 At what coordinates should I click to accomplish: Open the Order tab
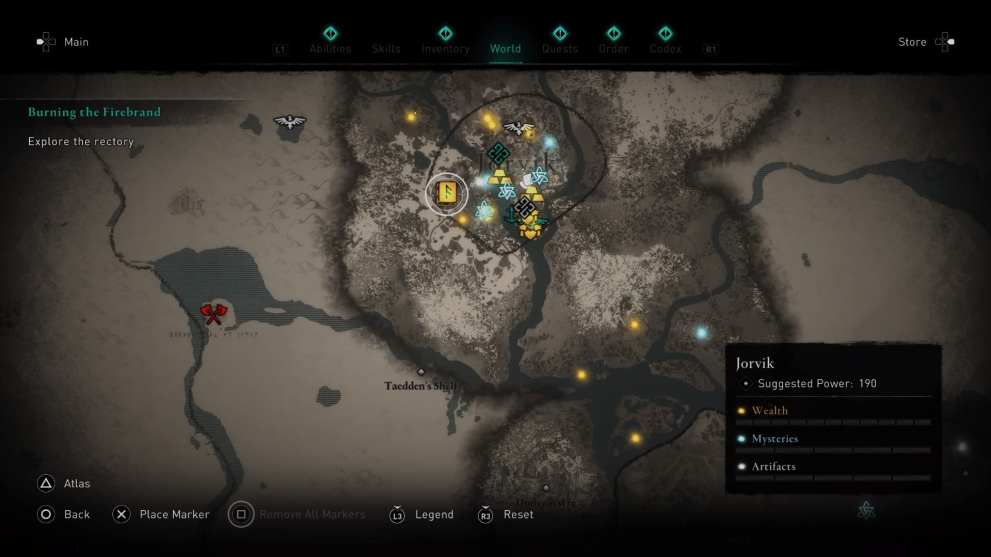pyautogui.click(x=613, y=48)
